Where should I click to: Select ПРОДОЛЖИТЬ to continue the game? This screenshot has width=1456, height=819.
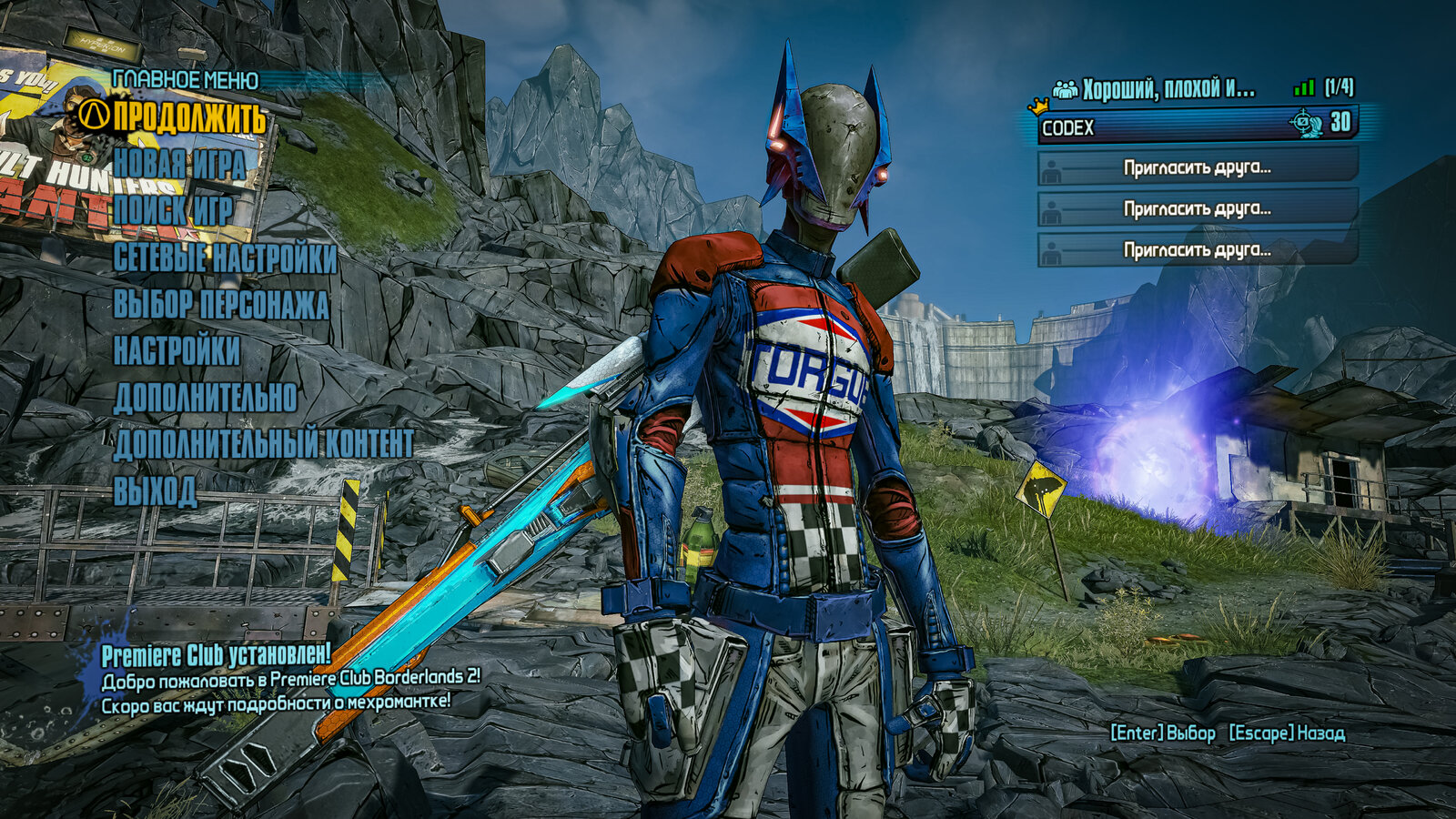[x=189, y=117]
